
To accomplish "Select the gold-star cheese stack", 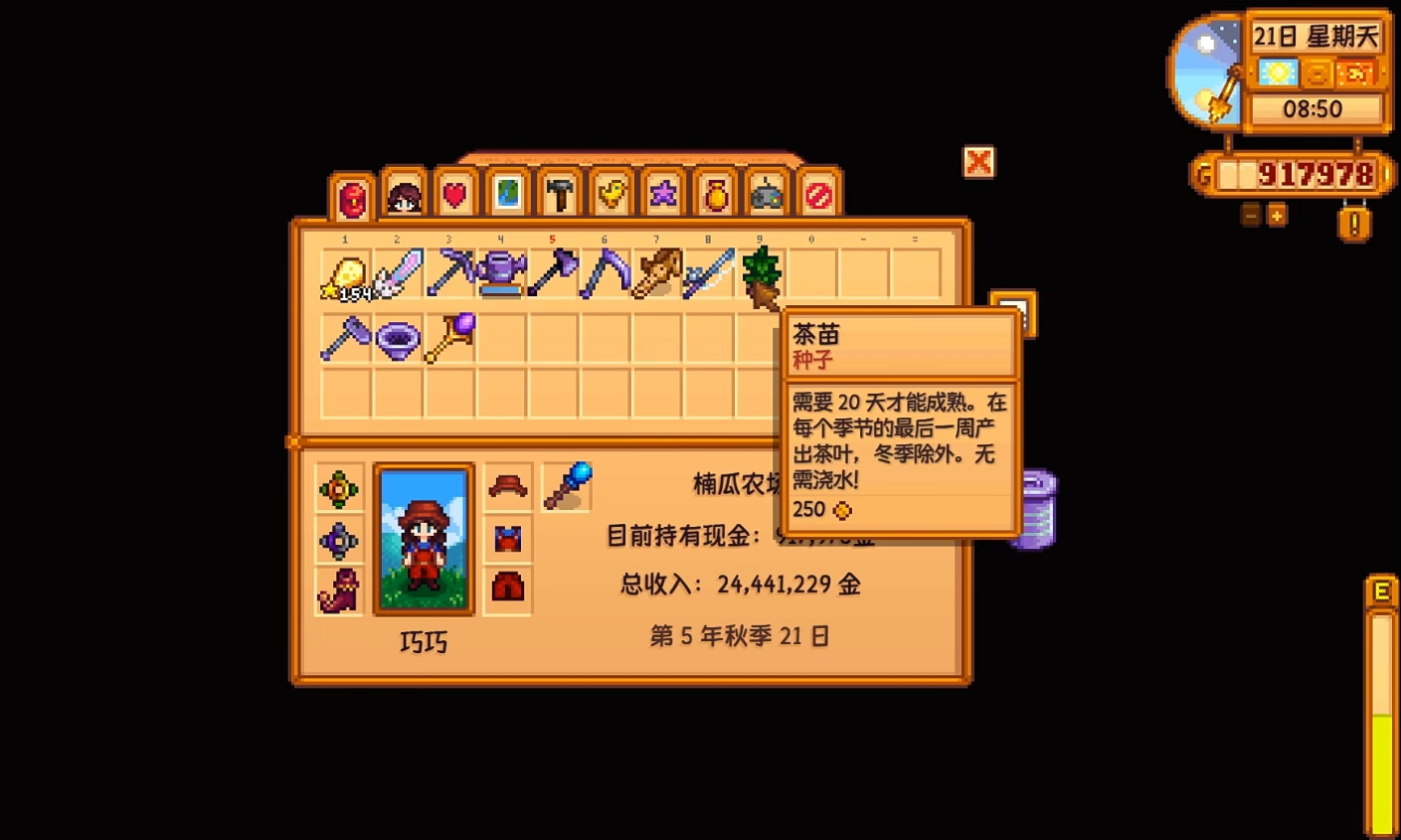I will (346, 275).
